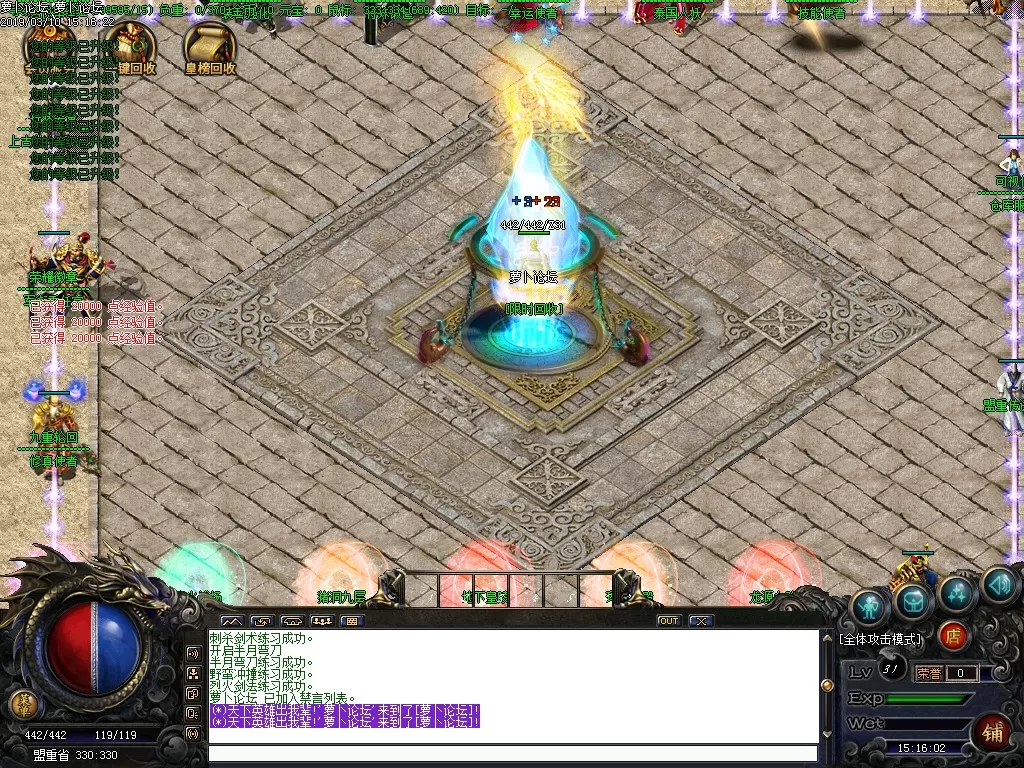1024x768 pixels.
Task: Open the 铺 stall button
Action: tap(993, 731)
